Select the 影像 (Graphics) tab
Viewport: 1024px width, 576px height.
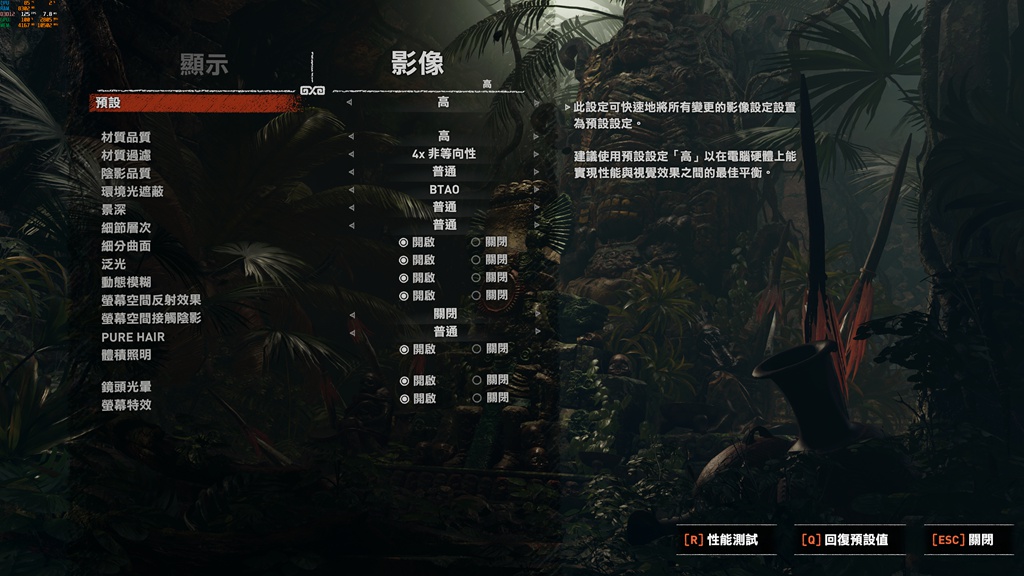coord(417,65)
